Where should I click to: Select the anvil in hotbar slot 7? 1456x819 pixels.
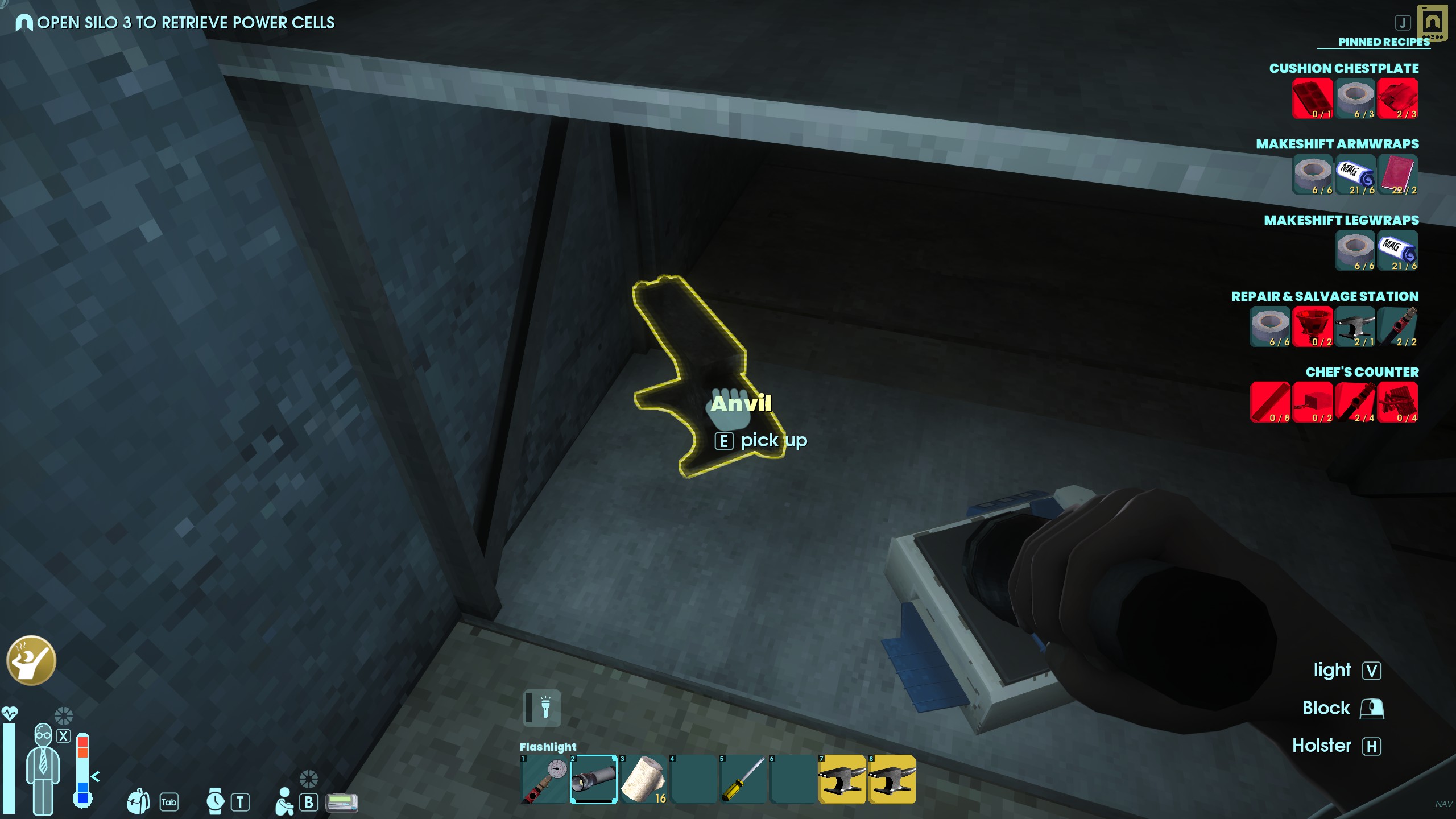(x=842, y=779)
